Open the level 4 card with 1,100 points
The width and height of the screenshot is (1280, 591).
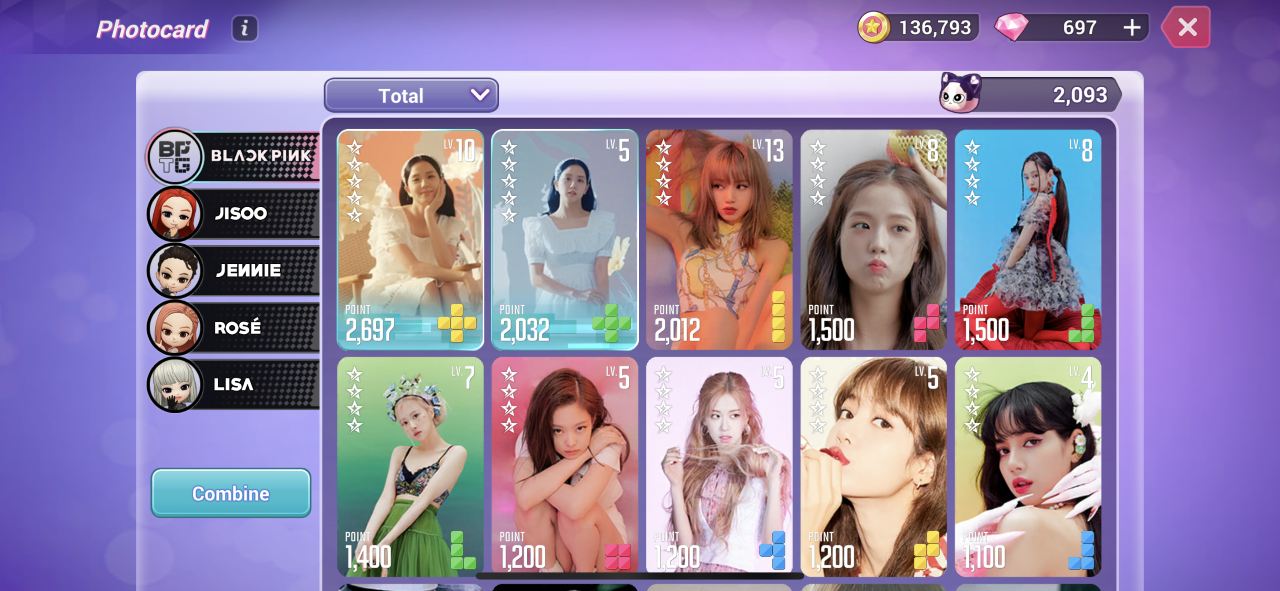[x=1028, y=466]
